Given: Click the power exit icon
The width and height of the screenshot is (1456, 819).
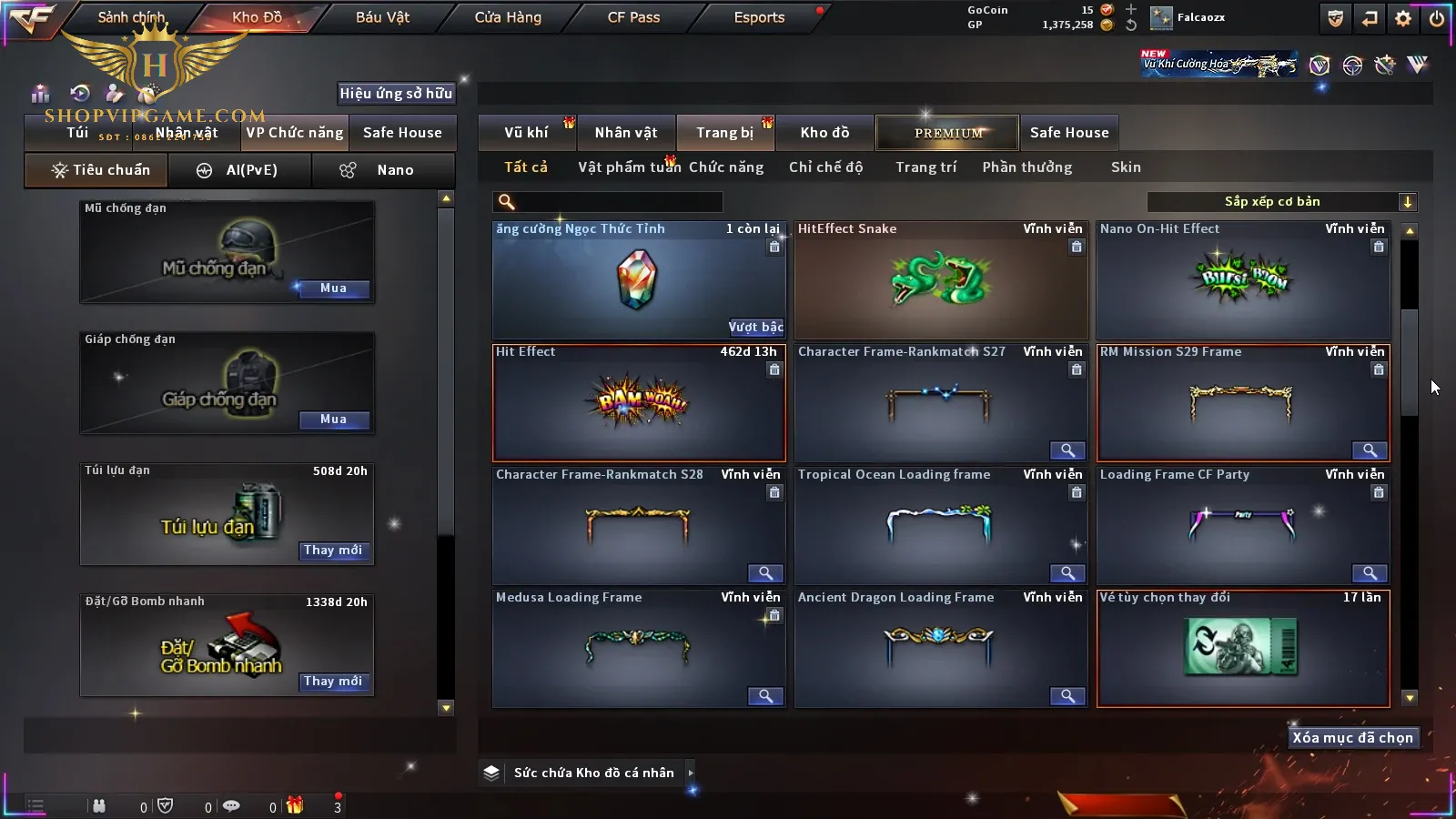Looking at the screenshot, I should [1437, 18].
